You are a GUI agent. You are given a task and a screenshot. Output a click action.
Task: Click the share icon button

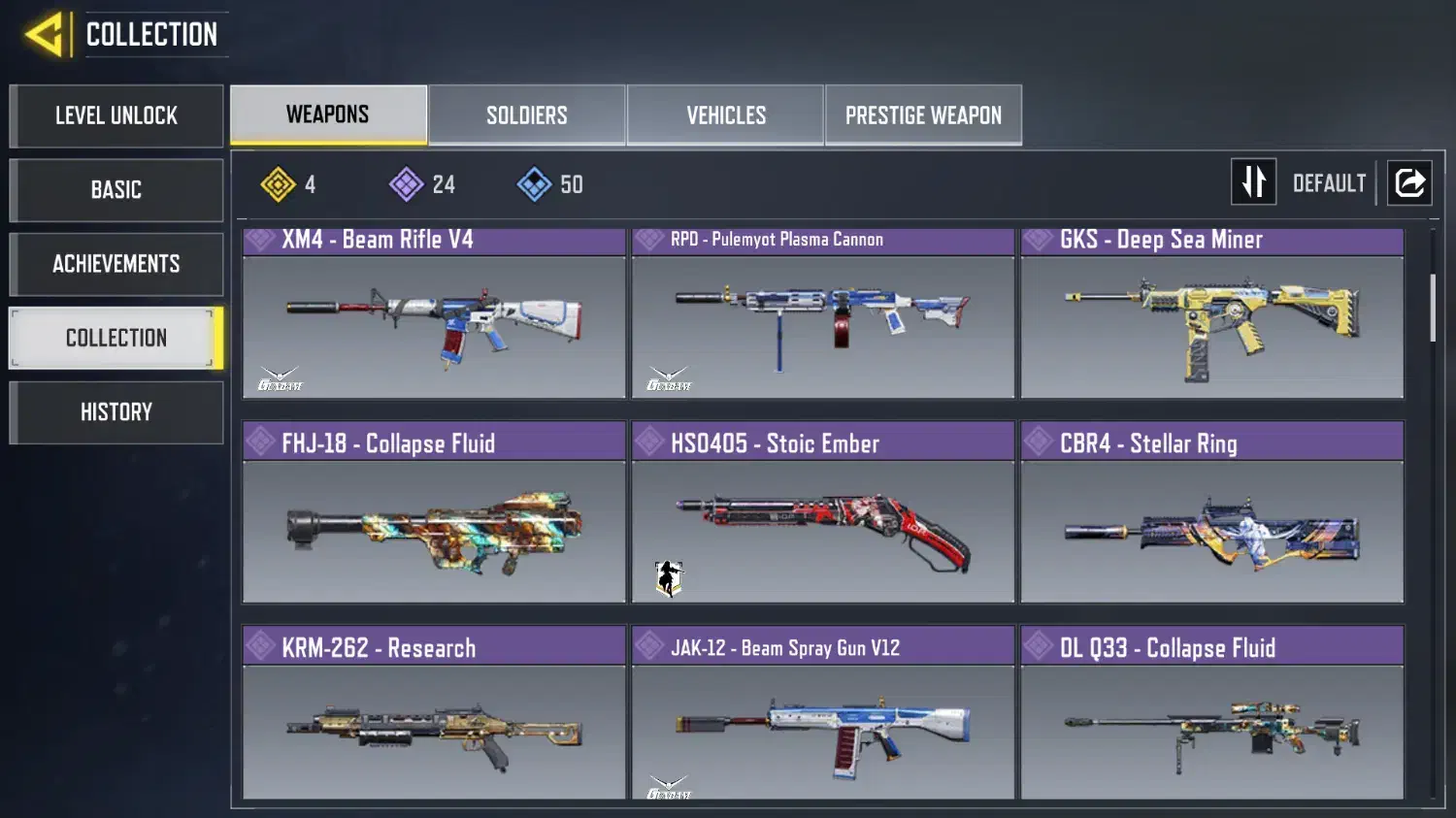tap(1409, 182)
